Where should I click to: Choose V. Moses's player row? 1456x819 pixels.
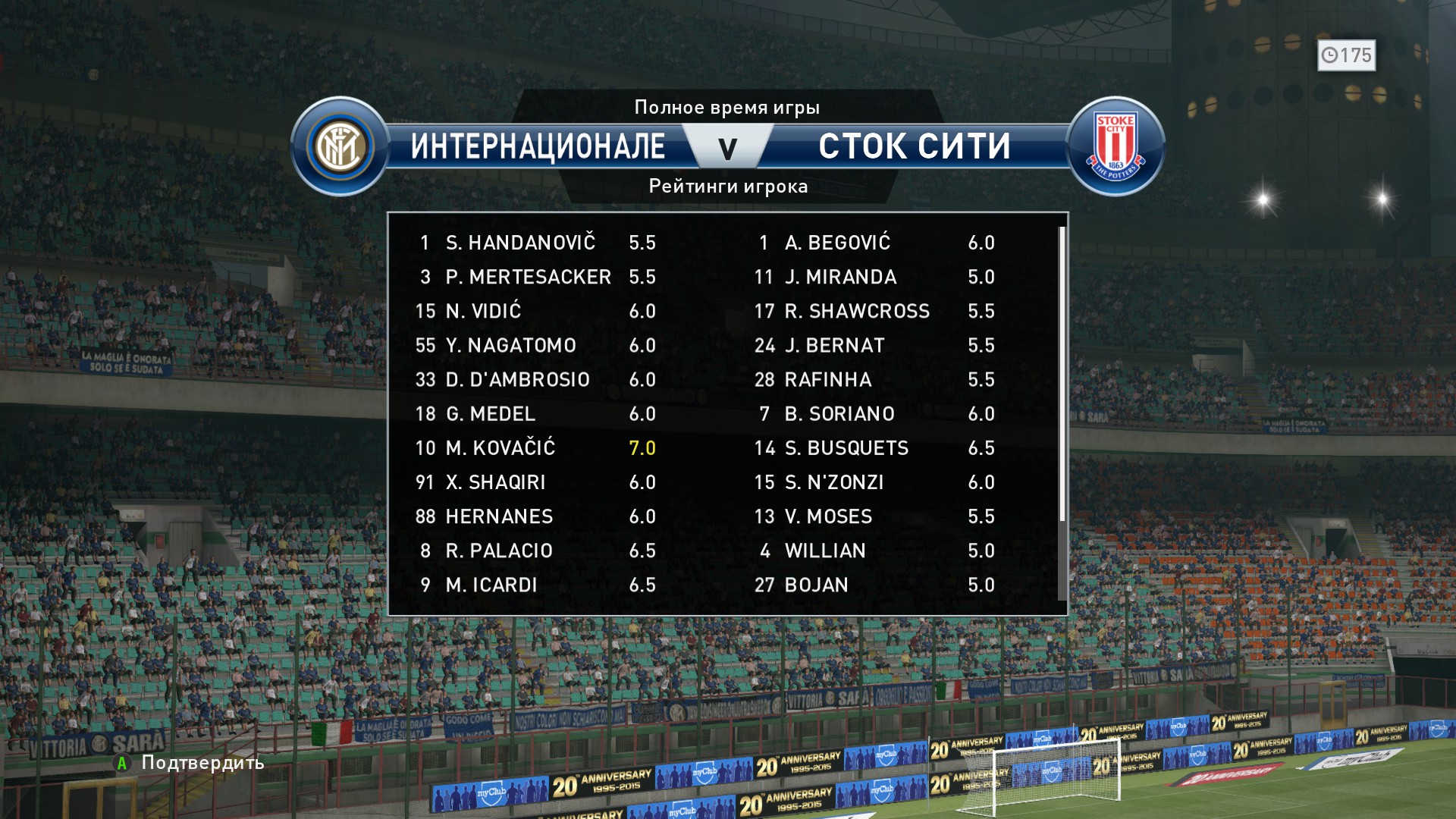pos(874,516)
